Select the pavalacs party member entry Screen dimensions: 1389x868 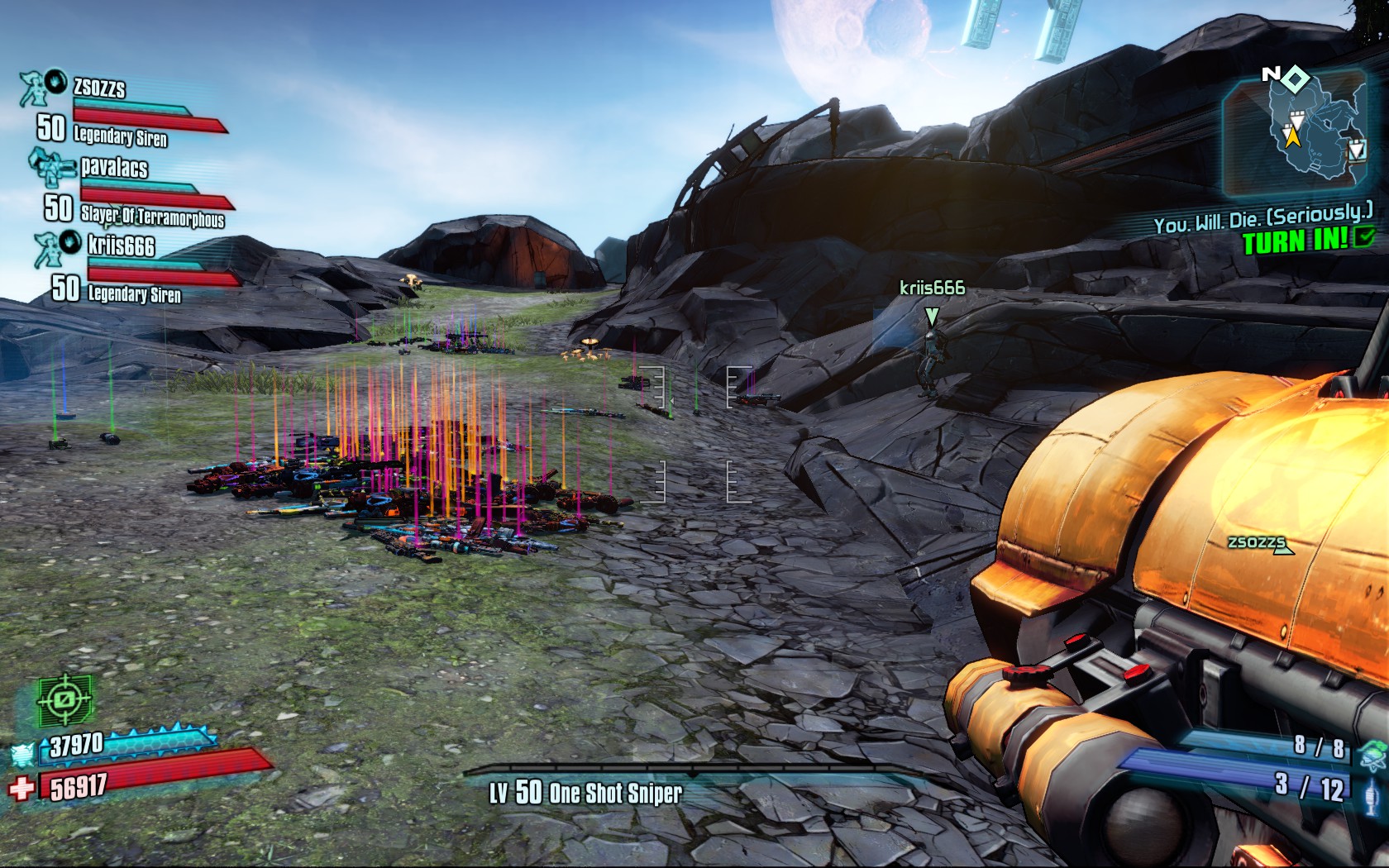[x=114, y=168]
